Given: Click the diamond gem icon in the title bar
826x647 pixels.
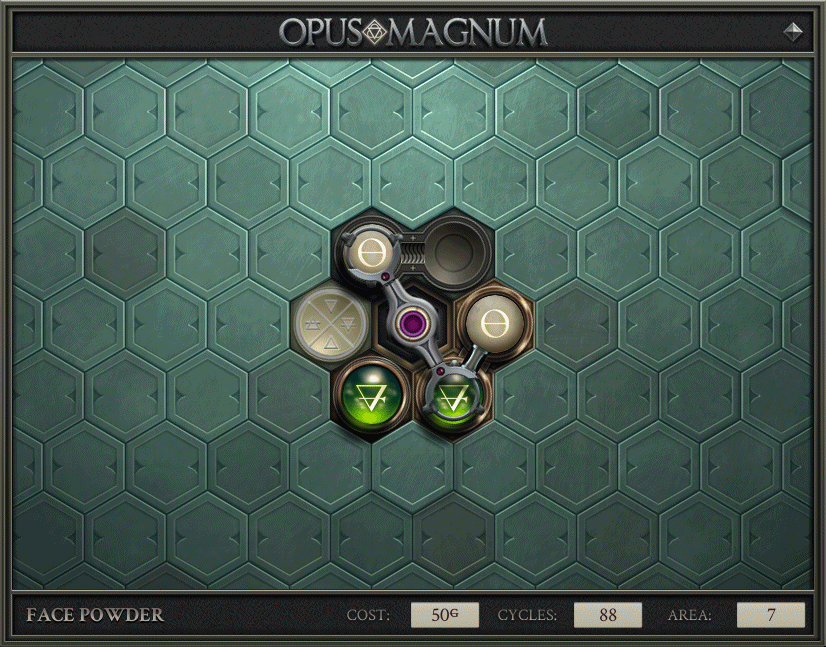Looking at the screenshot, I should (x=793, y=31).
